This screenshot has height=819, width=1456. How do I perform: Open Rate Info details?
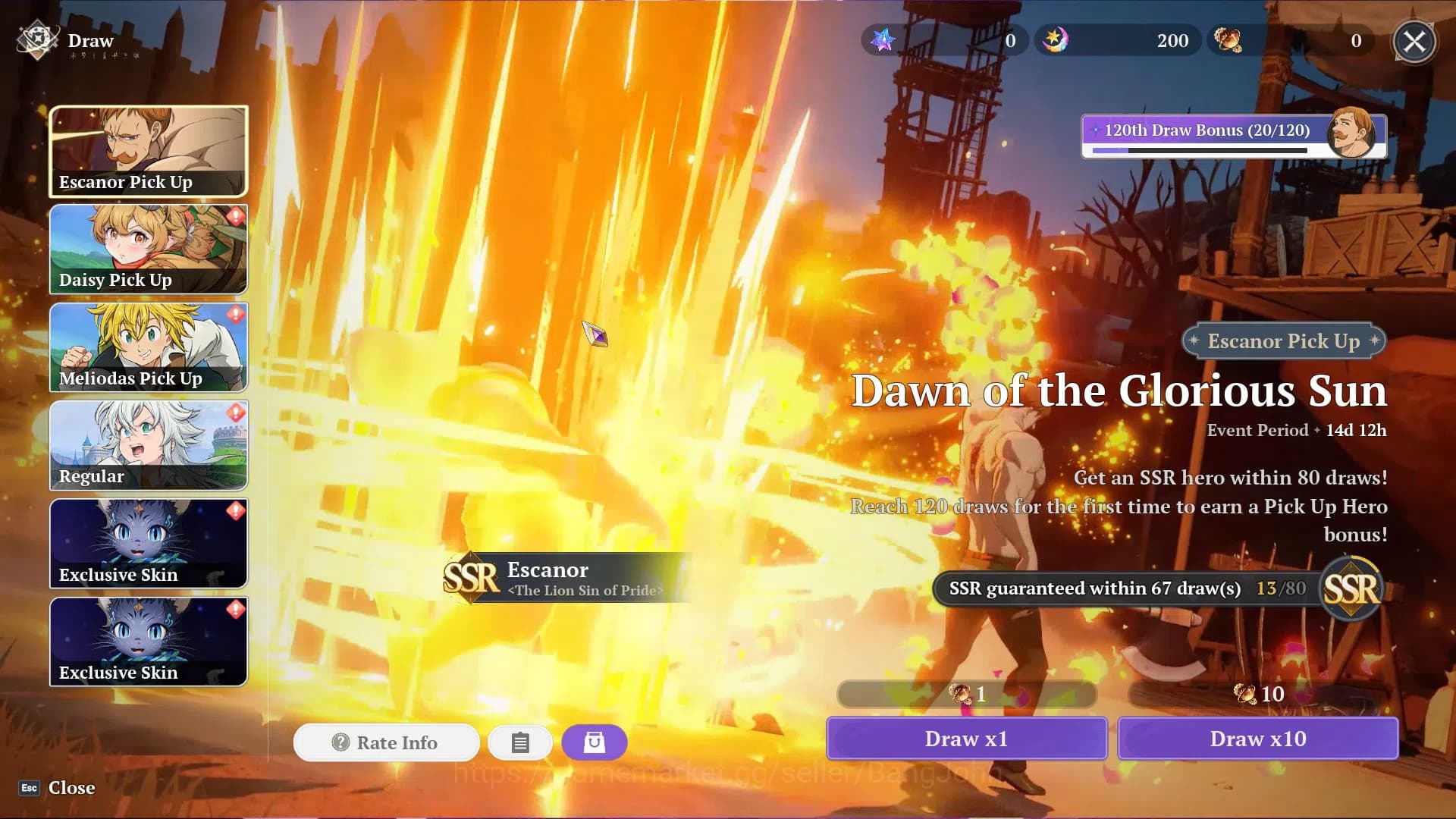pos(386,742)
